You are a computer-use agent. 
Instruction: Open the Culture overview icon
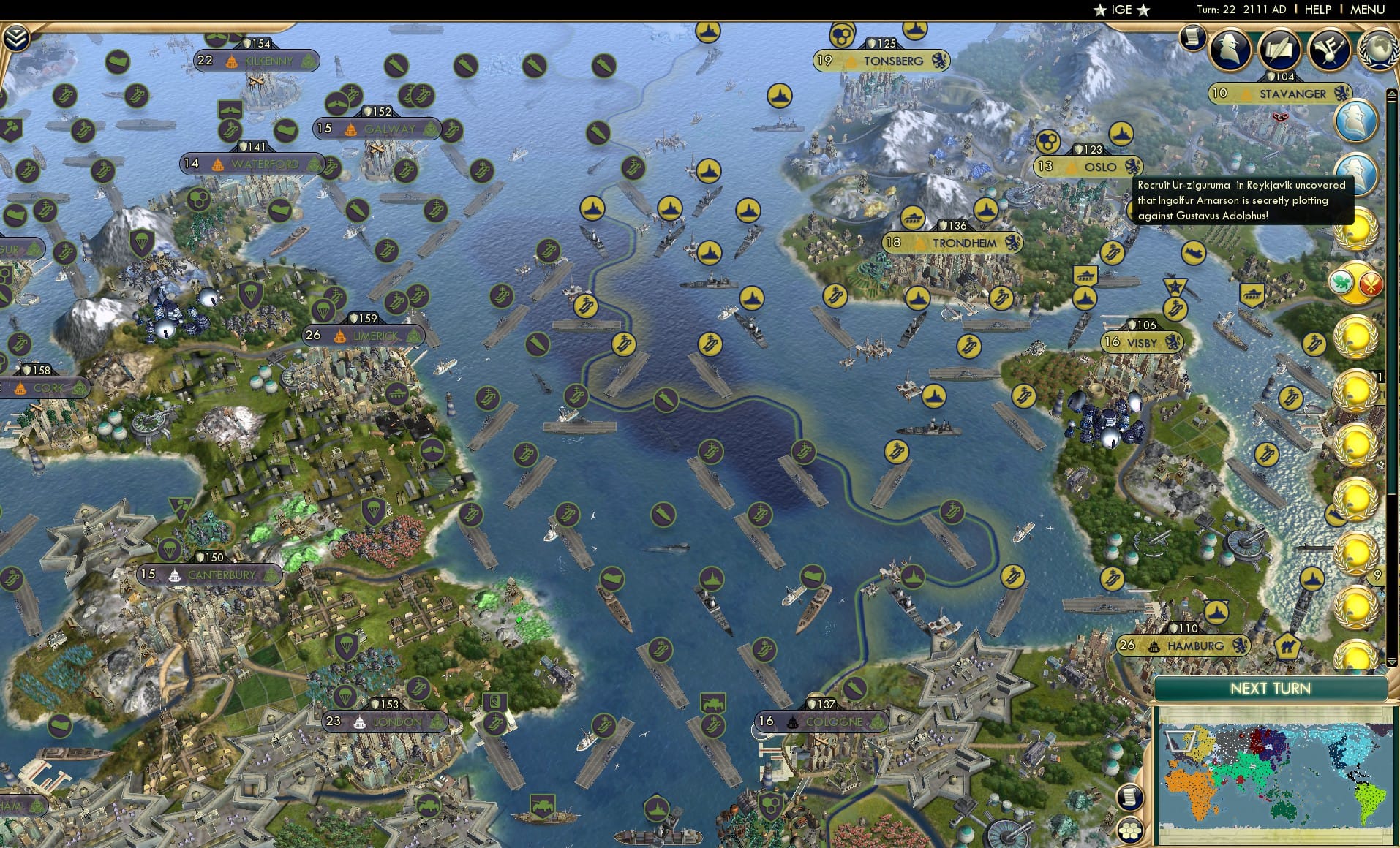pos(1328,50)
